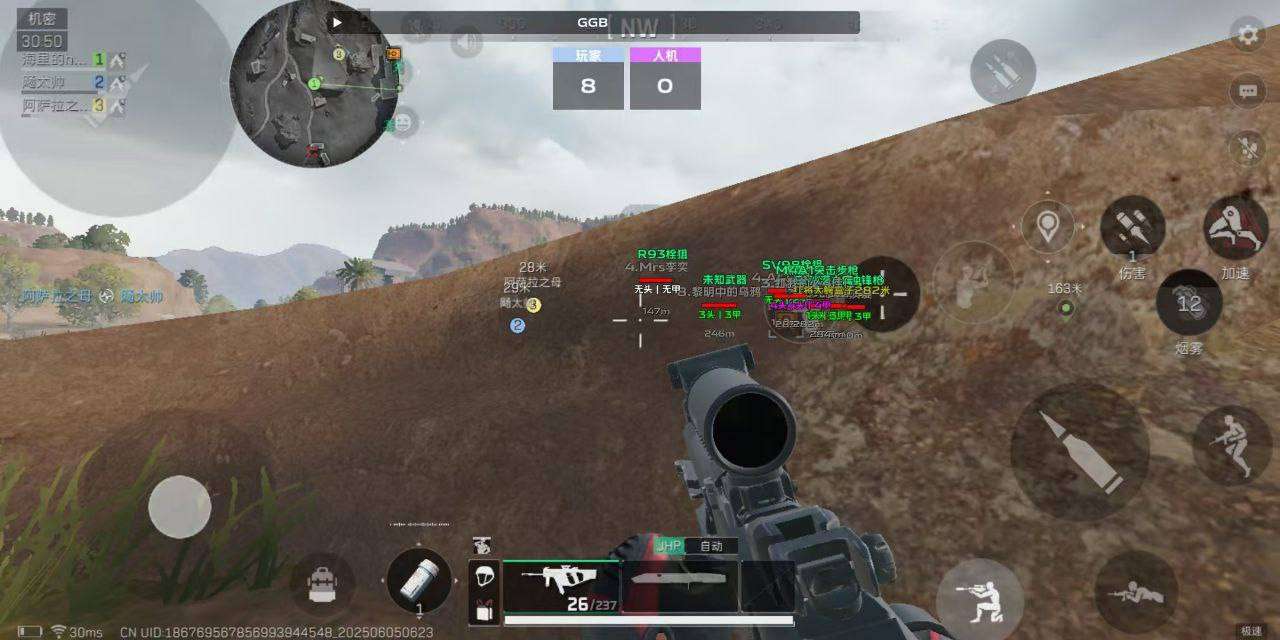Open the chat message bubble
Viewport: 1280px width, 640px height.
tap(1247, 91)
